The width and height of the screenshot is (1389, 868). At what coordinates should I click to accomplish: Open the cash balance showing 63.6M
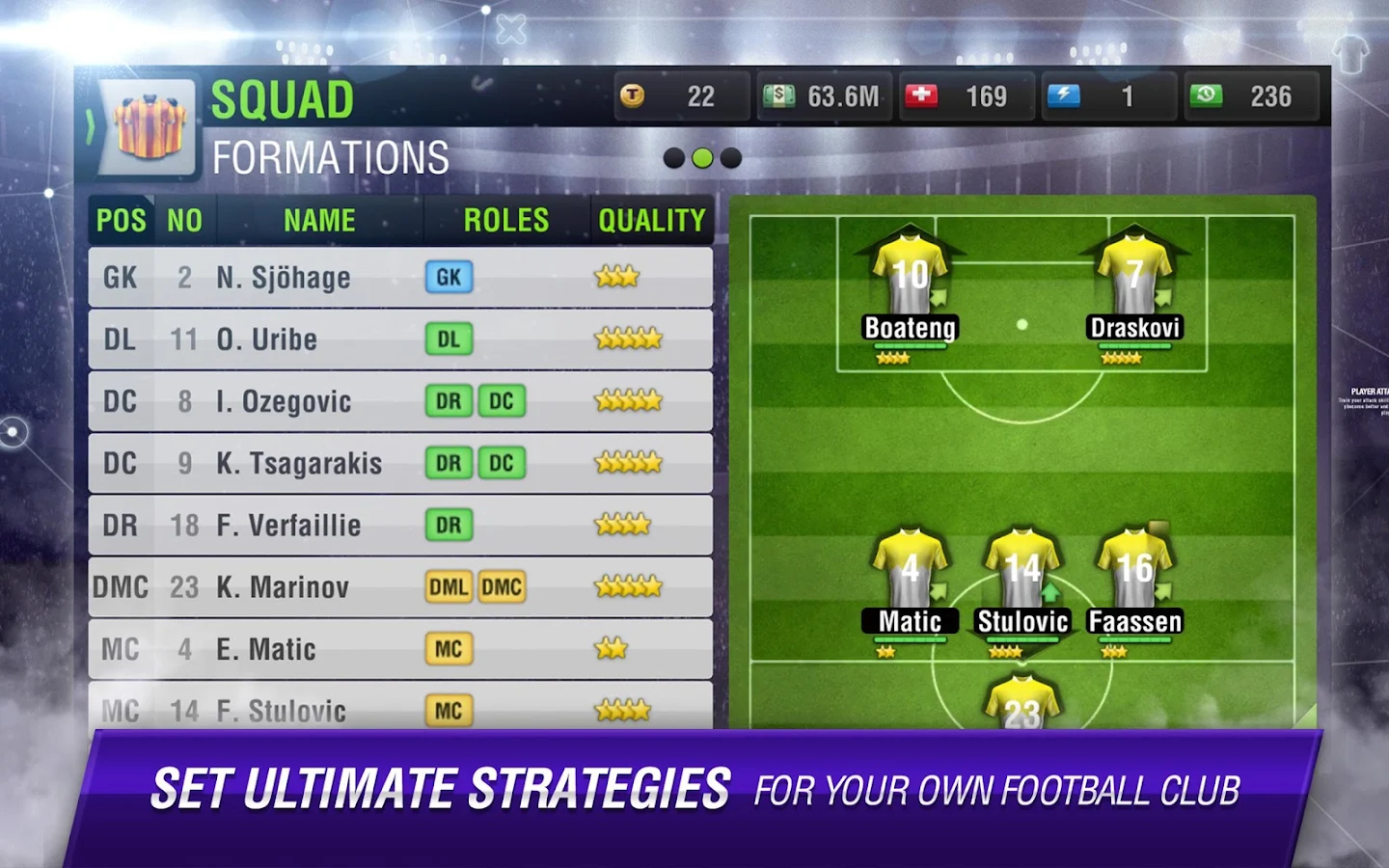(x=825, y=96)
